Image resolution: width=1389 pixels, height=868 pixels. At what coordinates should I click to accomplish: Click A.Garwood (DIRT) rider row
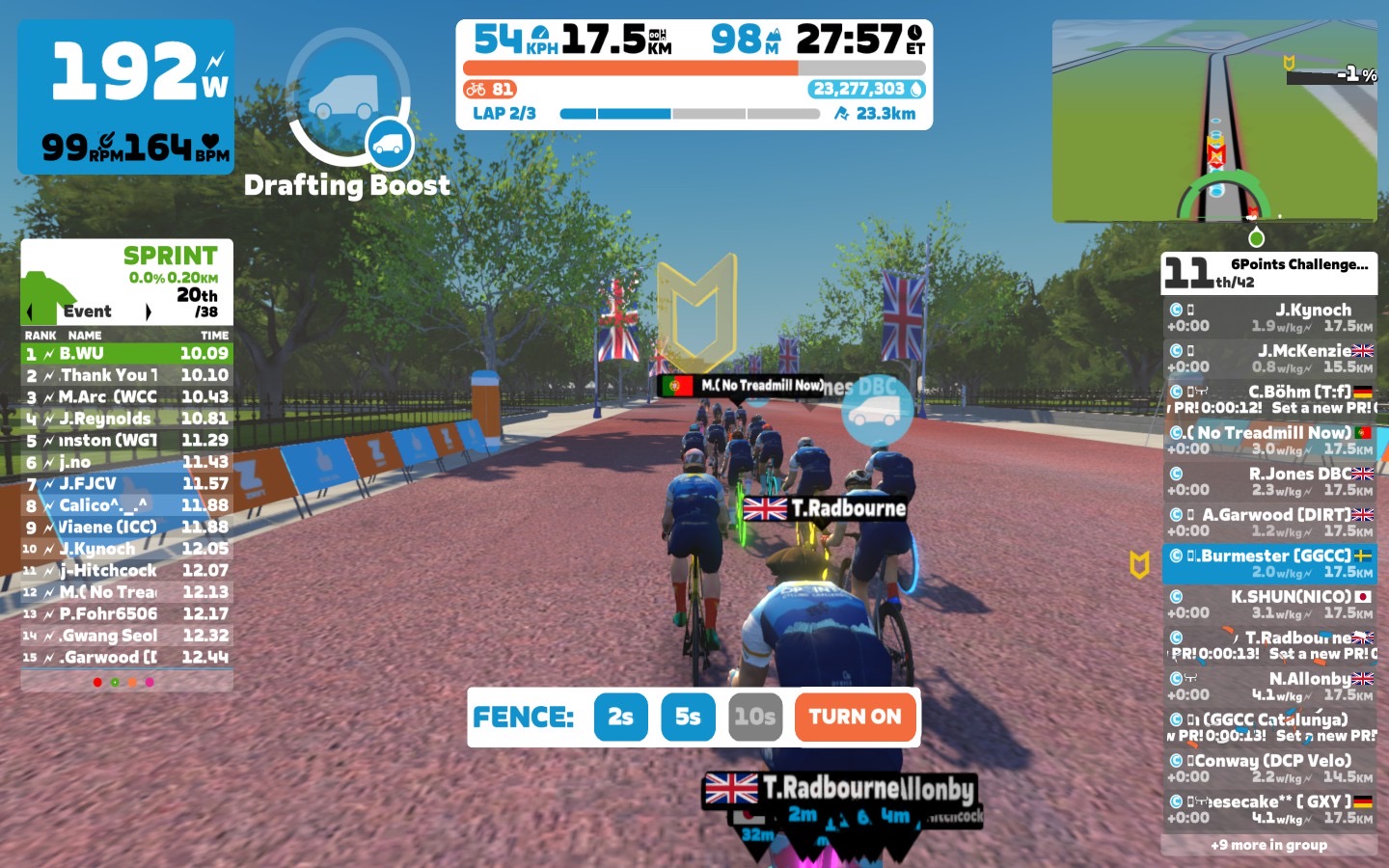pos(1269,522)
